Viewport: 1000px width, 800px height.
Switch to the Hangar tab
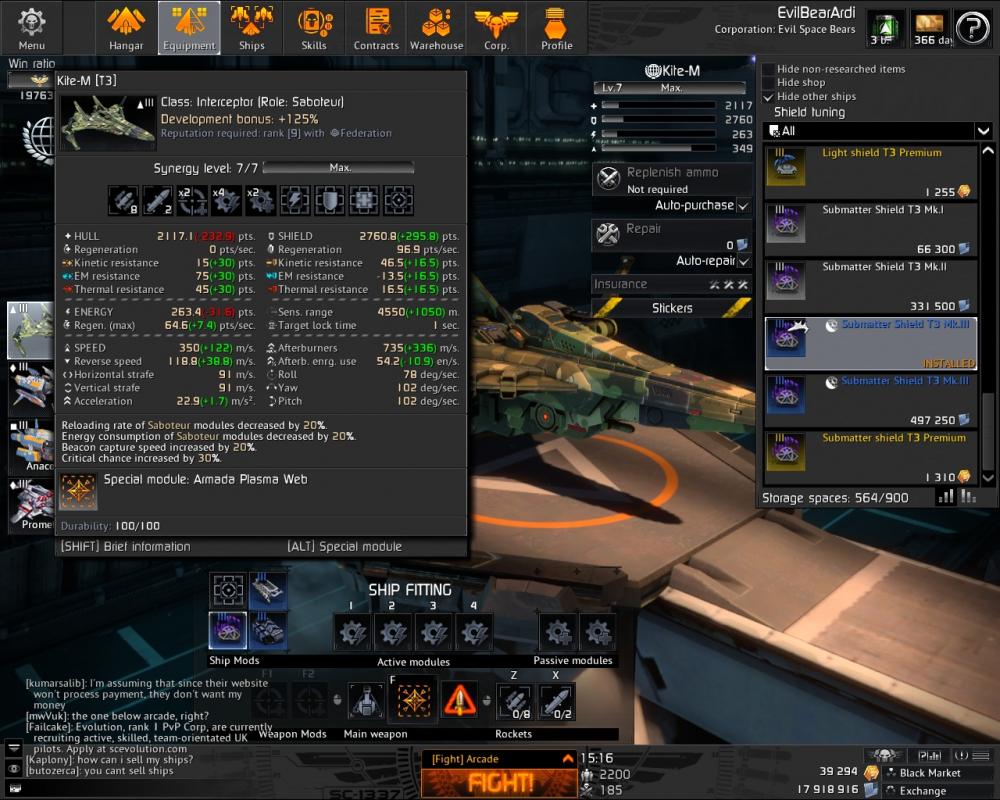(x=127, y=28)
